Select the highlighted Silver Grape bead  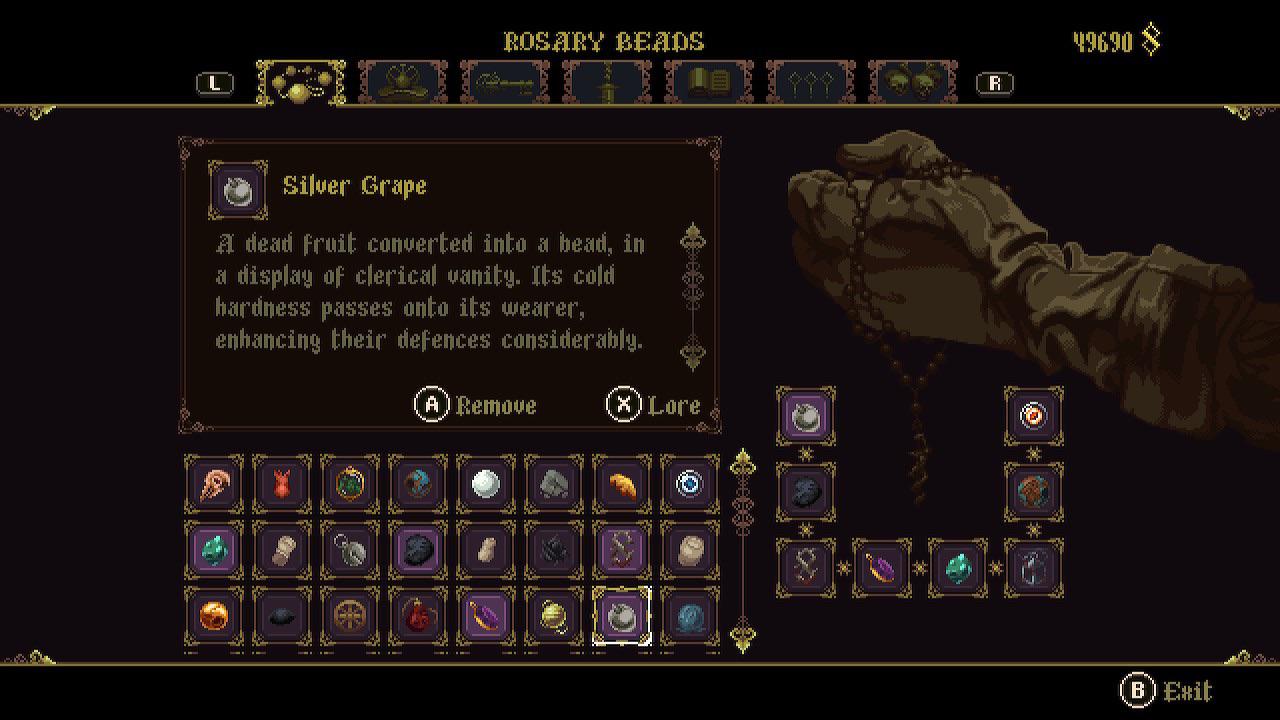click(x=620, y=619)
